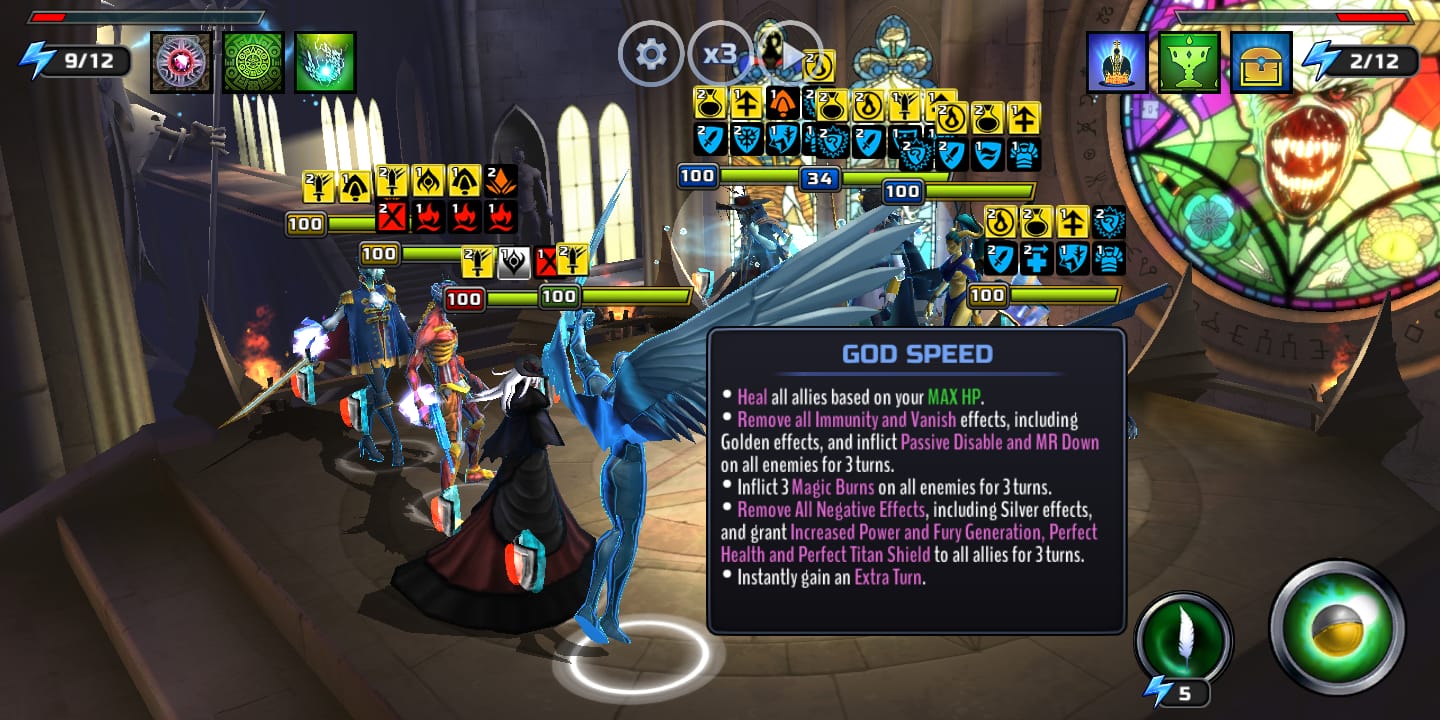Open the gear settings menu
This screenshot has height=720, width=1440.
pyautogui.click(x=651, y=53)
